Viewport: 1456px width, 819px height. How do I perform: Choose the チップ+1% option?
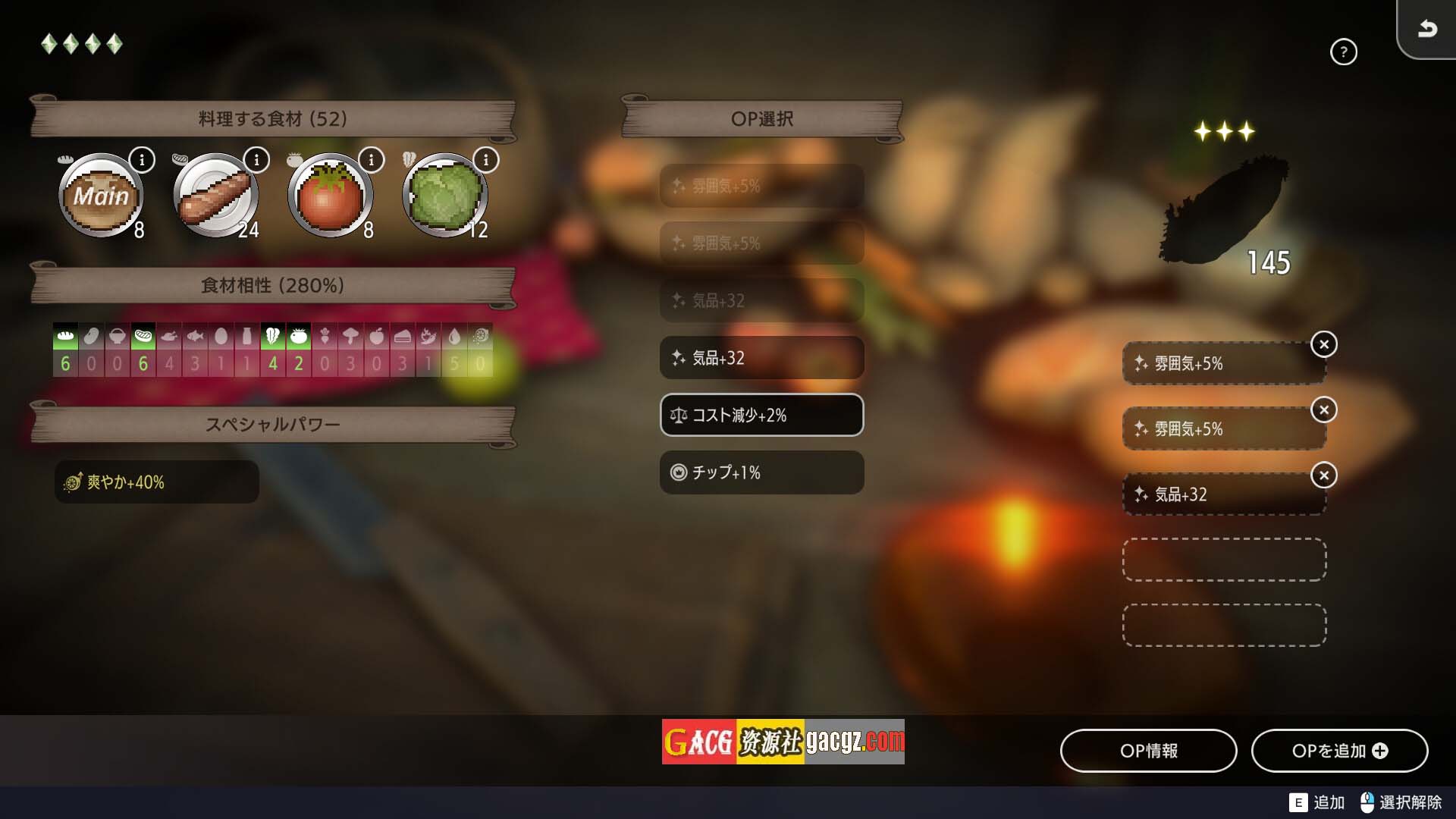click(761, 472)
